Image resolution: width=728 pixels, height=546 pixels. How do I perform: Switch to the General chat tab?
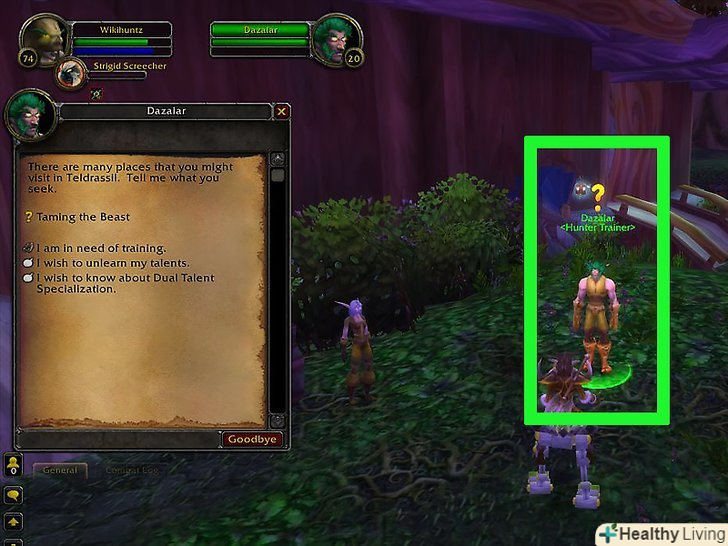click(x=61, y=470)
